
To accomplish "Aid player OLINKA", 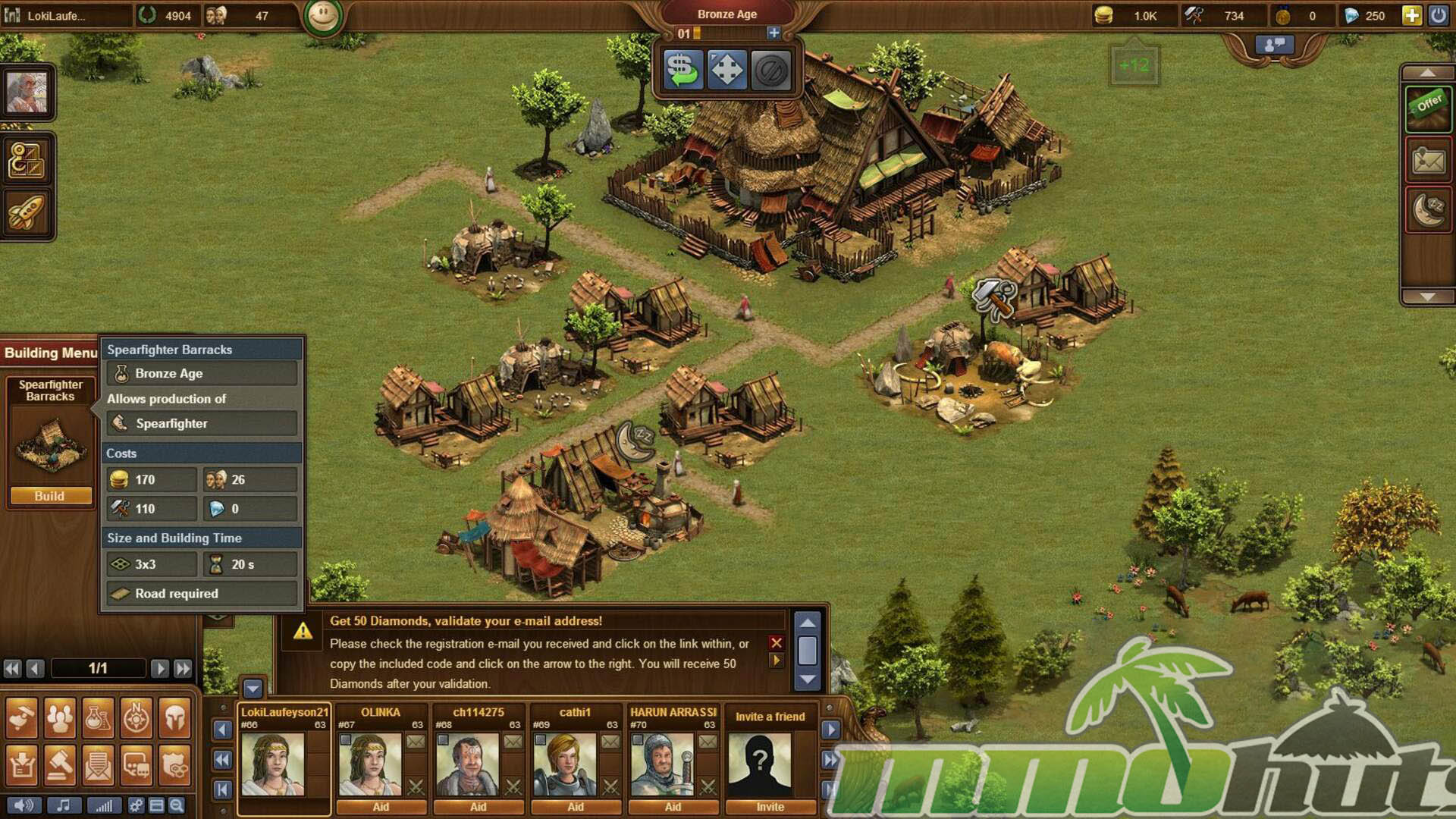I will pyautogui.click(x=381, y=807).
